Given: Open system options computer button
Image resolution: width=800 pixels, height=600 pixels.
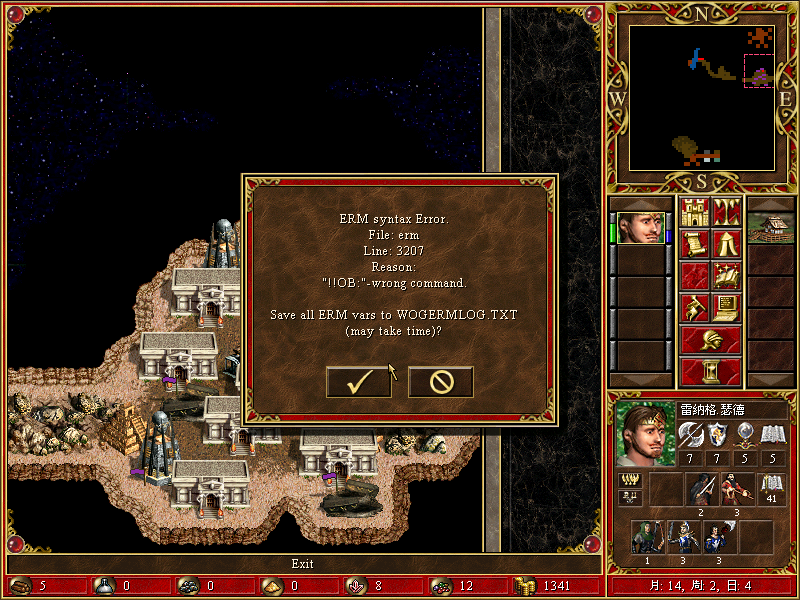Looking at the screenshot, I should coord(725,307).
